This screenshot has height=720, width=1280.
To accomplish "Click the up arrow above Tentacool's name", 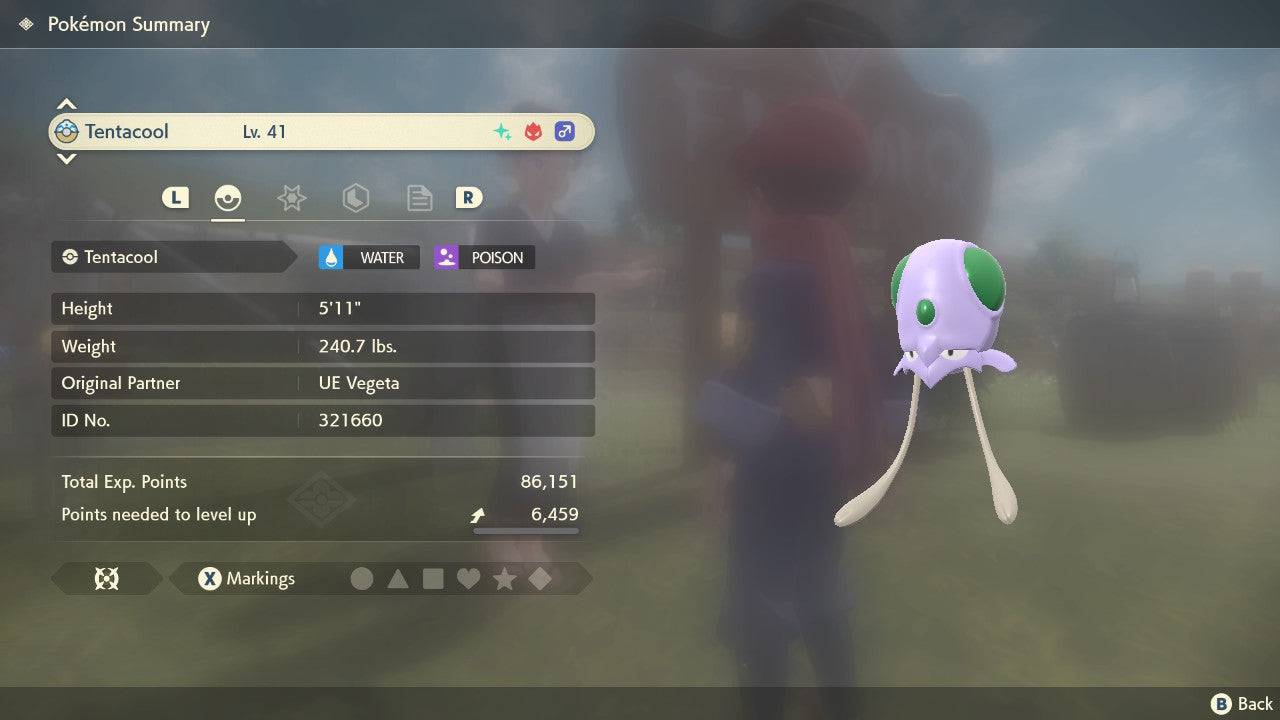I will tap(66, 104).
